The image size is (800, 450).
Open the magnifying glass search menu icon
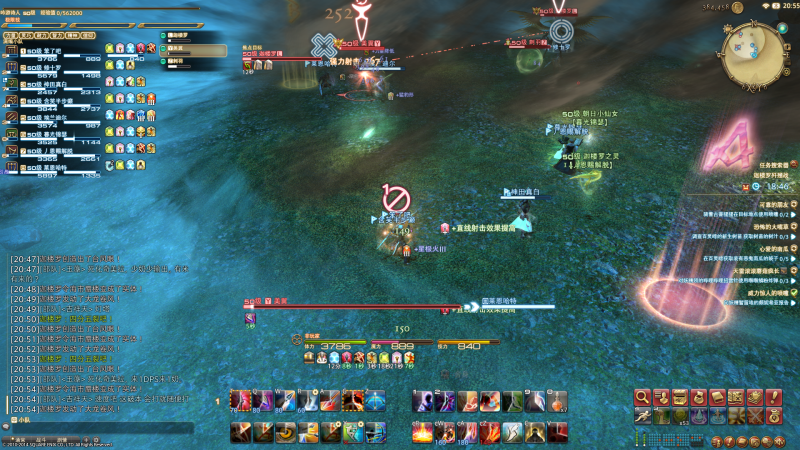(643, 397)
